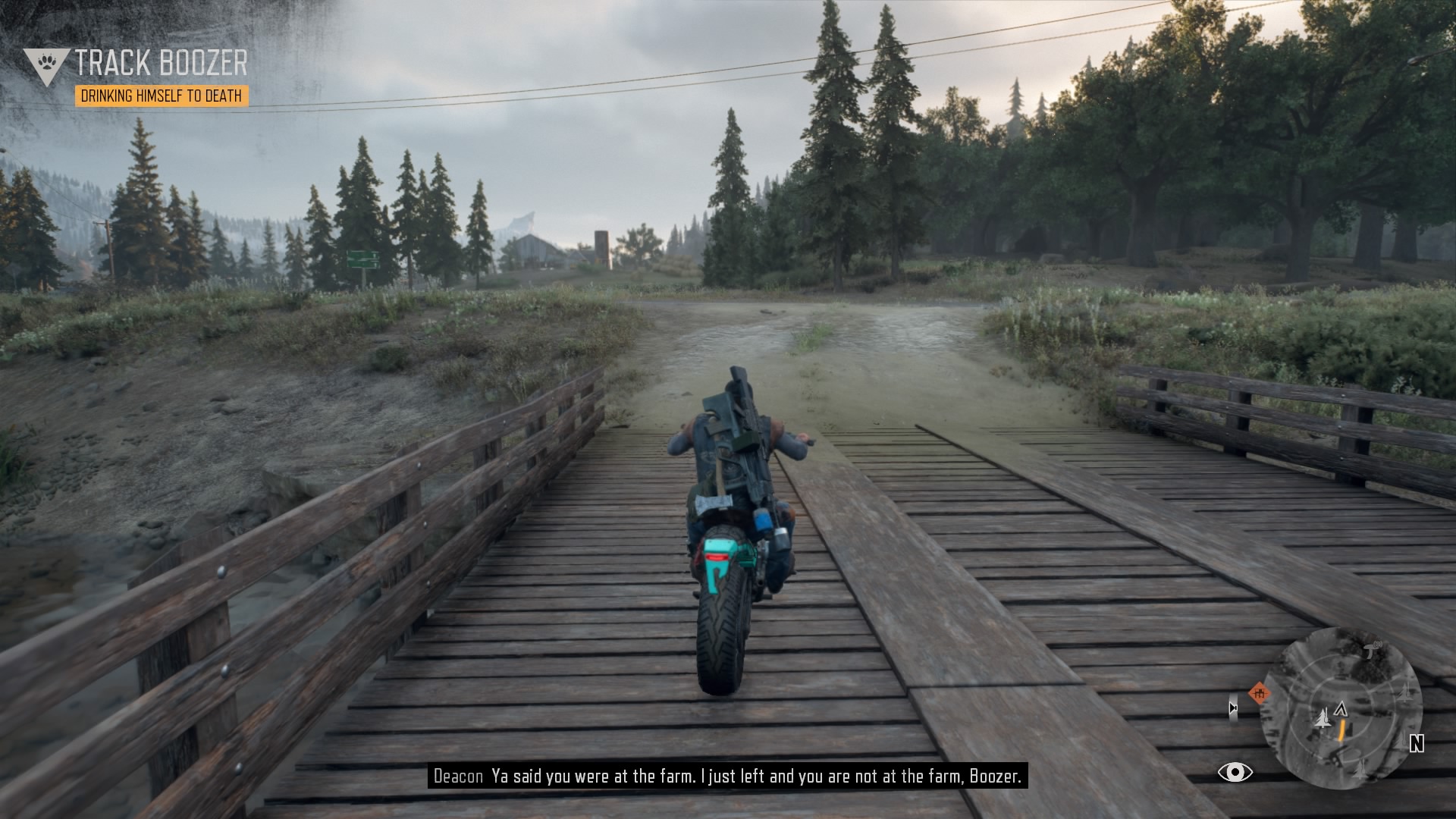1456x819 pixels.
Task: Click the tree icon left of the player arrow
Action: [x=1323, y=720]
